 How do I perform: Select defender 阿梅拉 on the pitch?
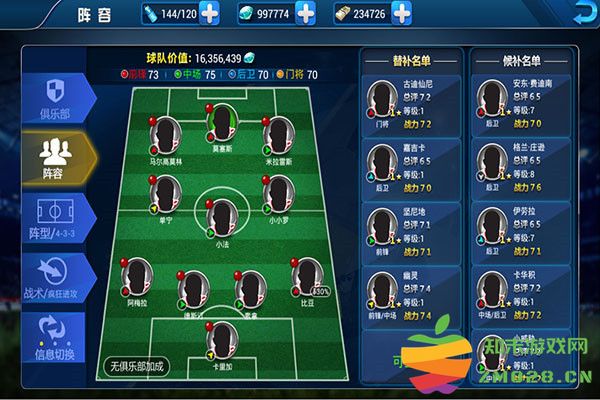(139, 277)
